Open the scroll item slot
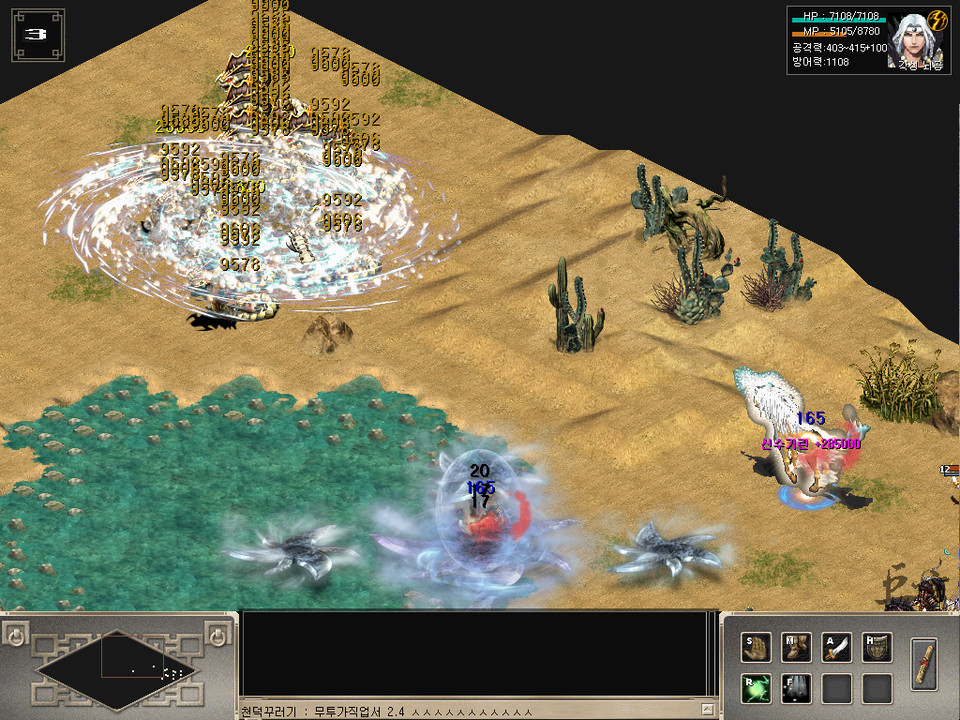960x720 pixels. pyautogui.click(x=925, y=664)
